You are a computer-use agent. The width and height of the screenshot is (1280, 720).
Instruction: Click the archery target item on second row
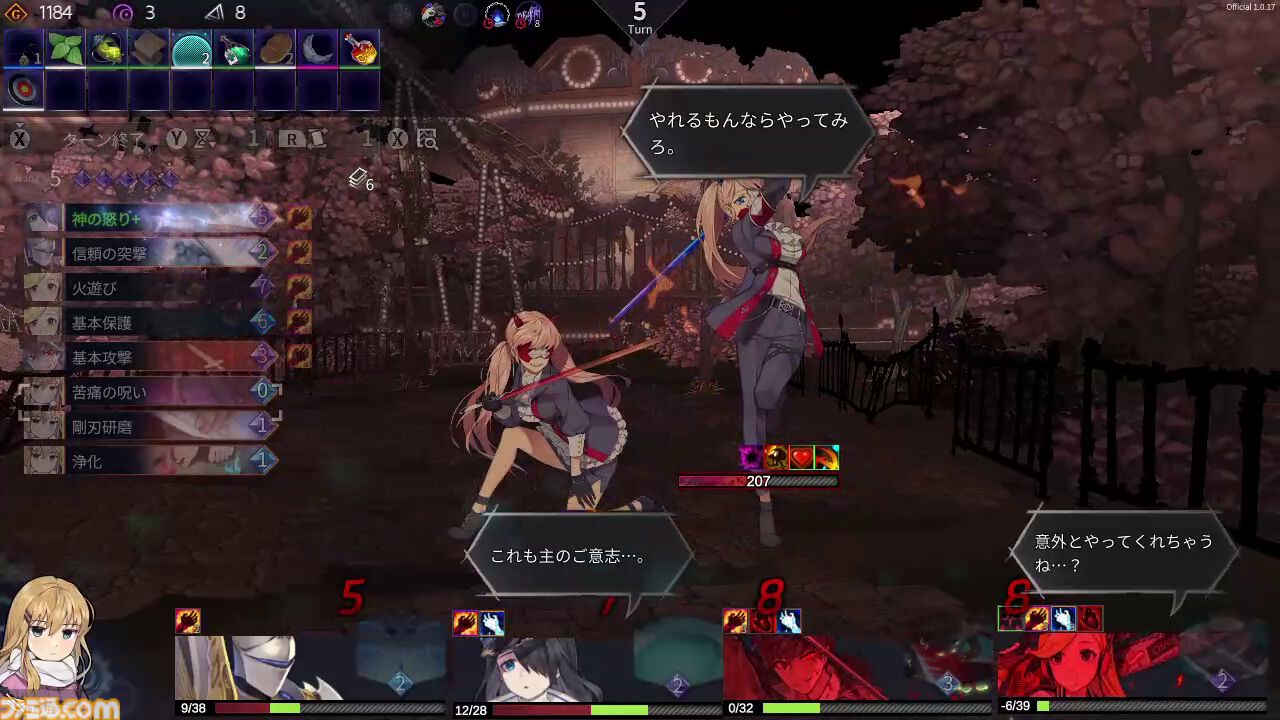(x=22, y=89)
